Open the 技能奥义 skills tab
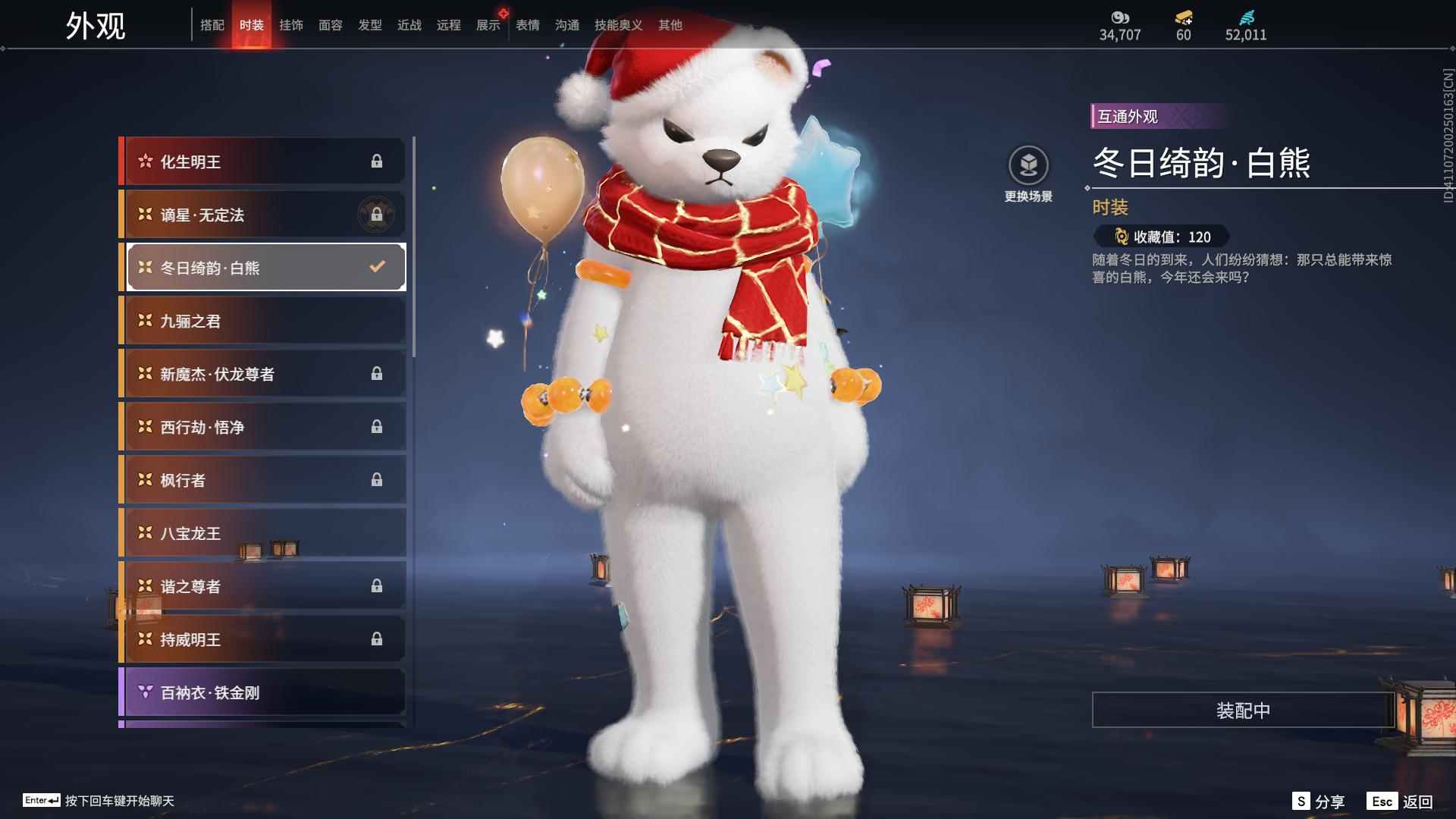This screenshot has width=1456, height=819. click(x=618, y=25)
